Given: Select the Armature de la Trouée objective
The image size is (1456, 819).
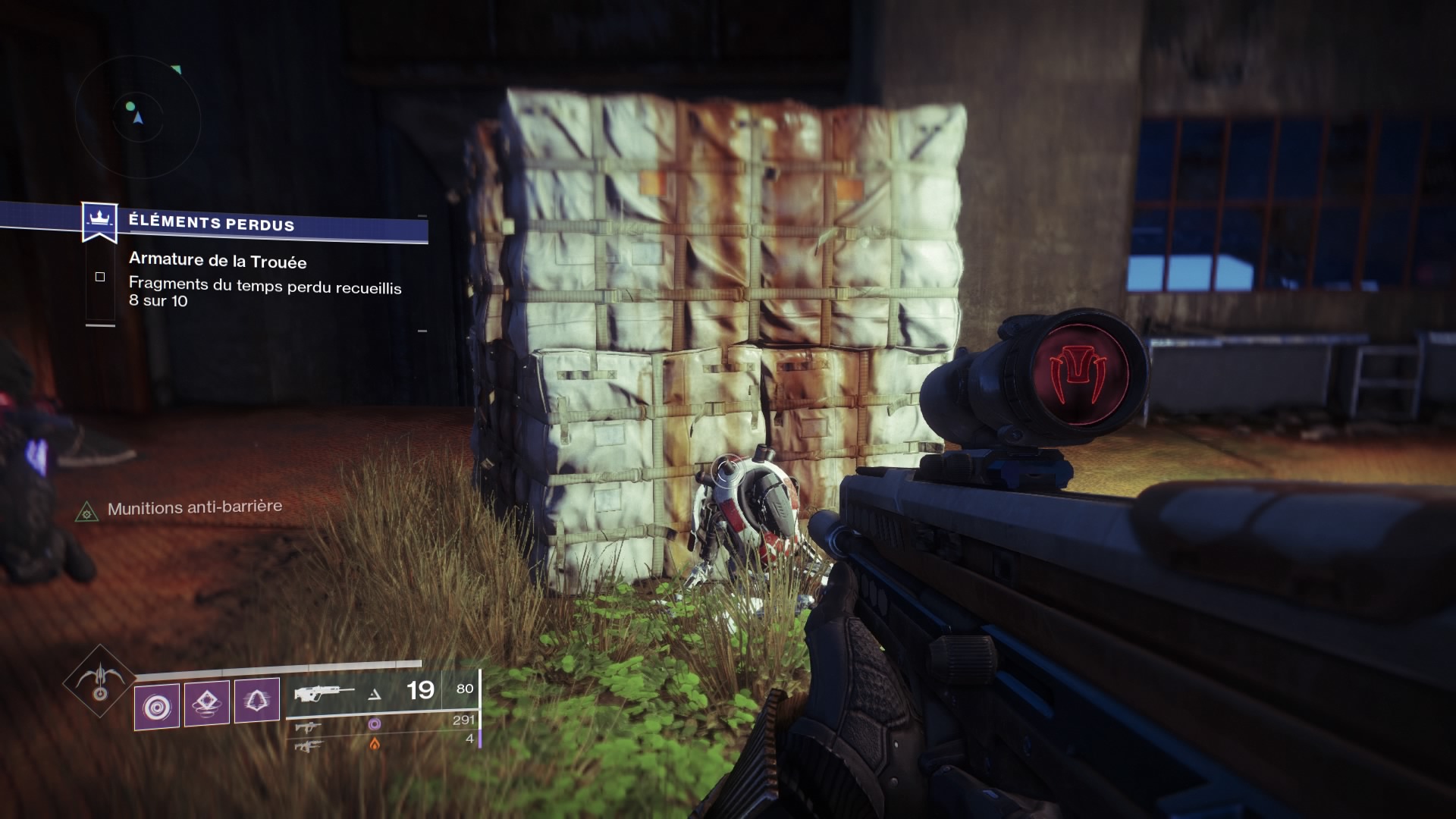Looking at the screenshot, I should click(218, 261).
